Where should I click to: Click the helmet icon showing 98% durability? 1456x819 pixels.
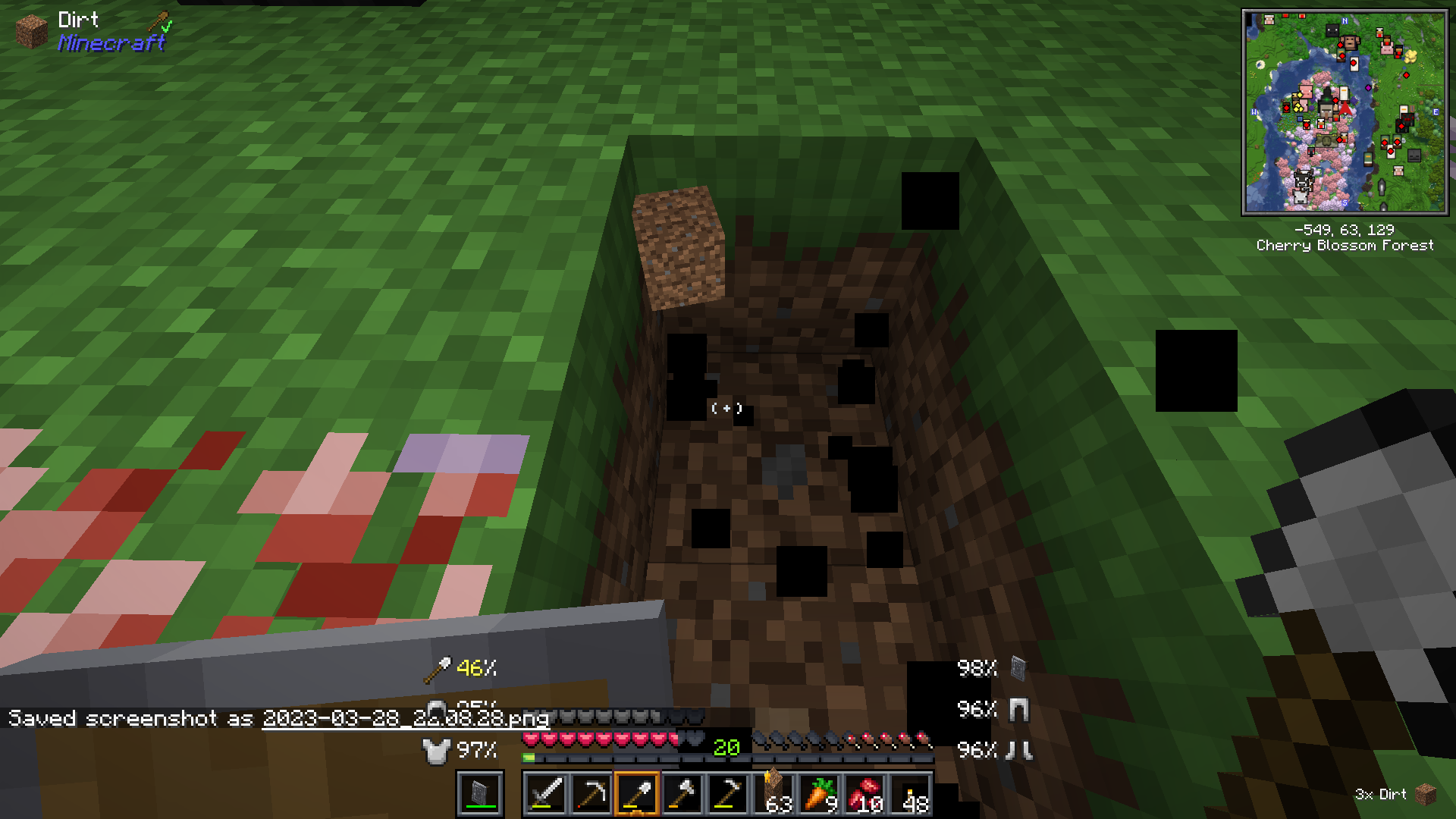pos(1016,670)
